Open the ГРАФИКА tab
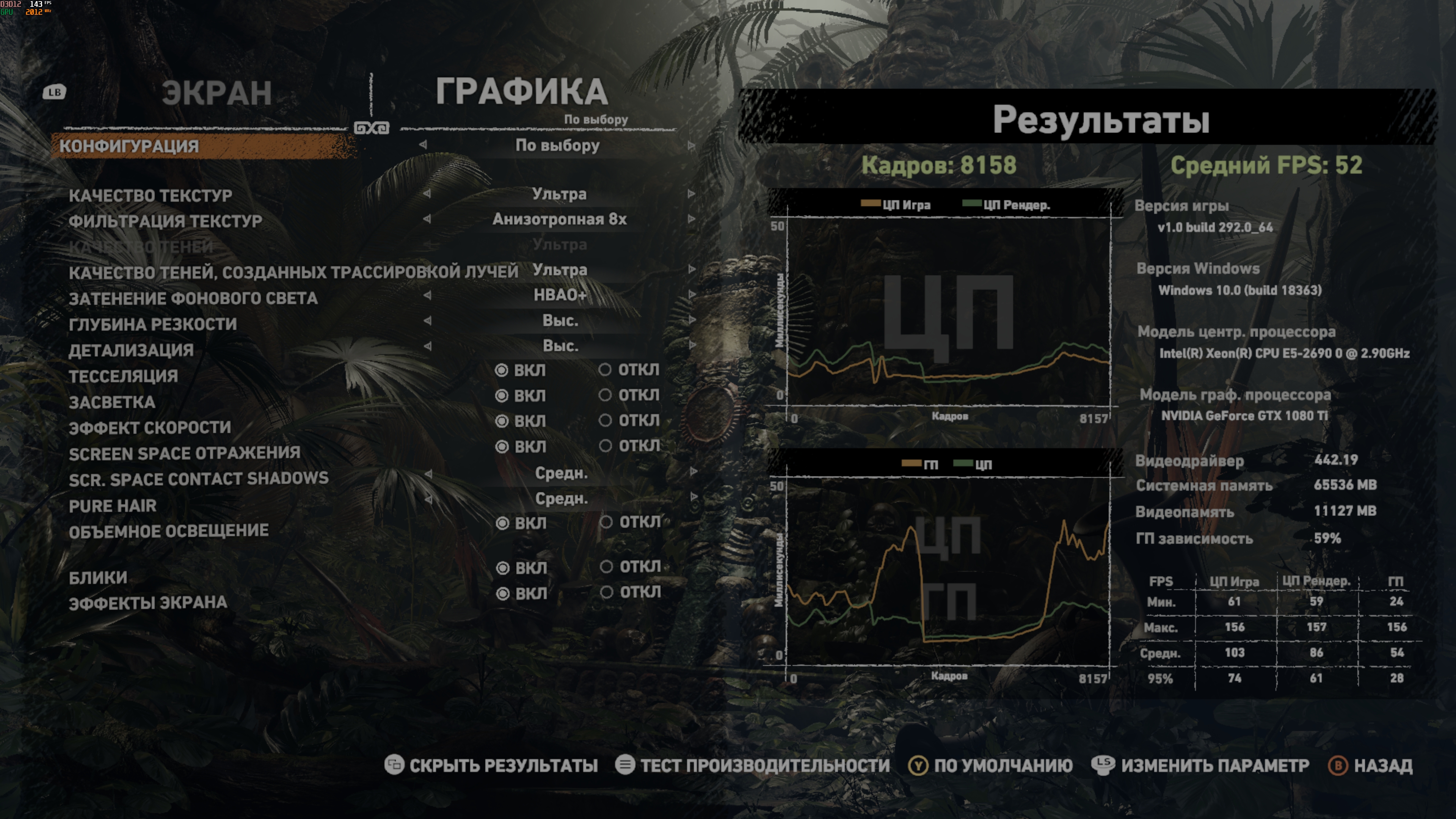This screenshot has width=1456, height=819. pyautogui.click(x=521, y=92)
